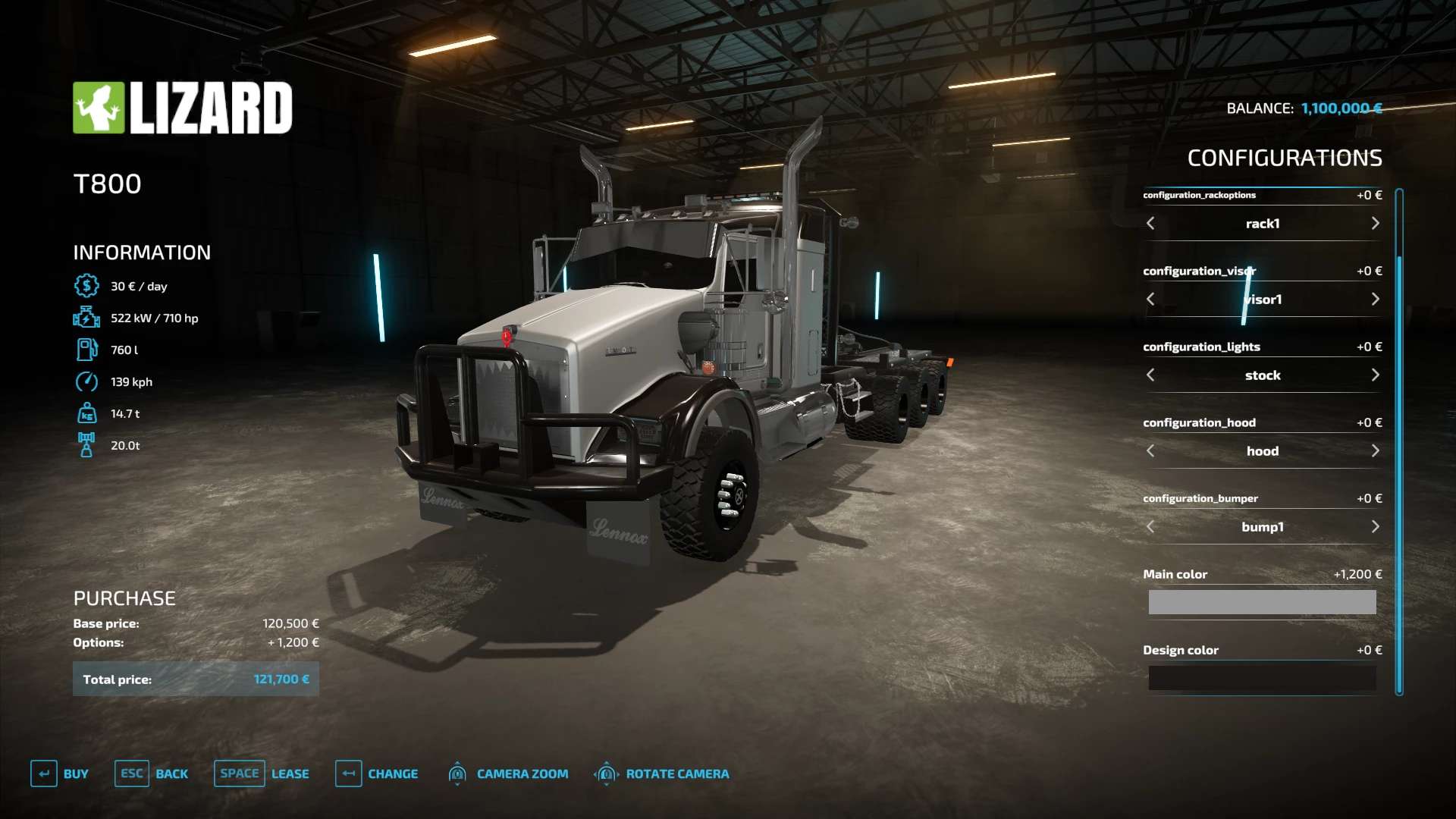The width and height of the screenshot is (1456, 819).
Task: Open the Design color swatch
Action: click(1262, 678)
